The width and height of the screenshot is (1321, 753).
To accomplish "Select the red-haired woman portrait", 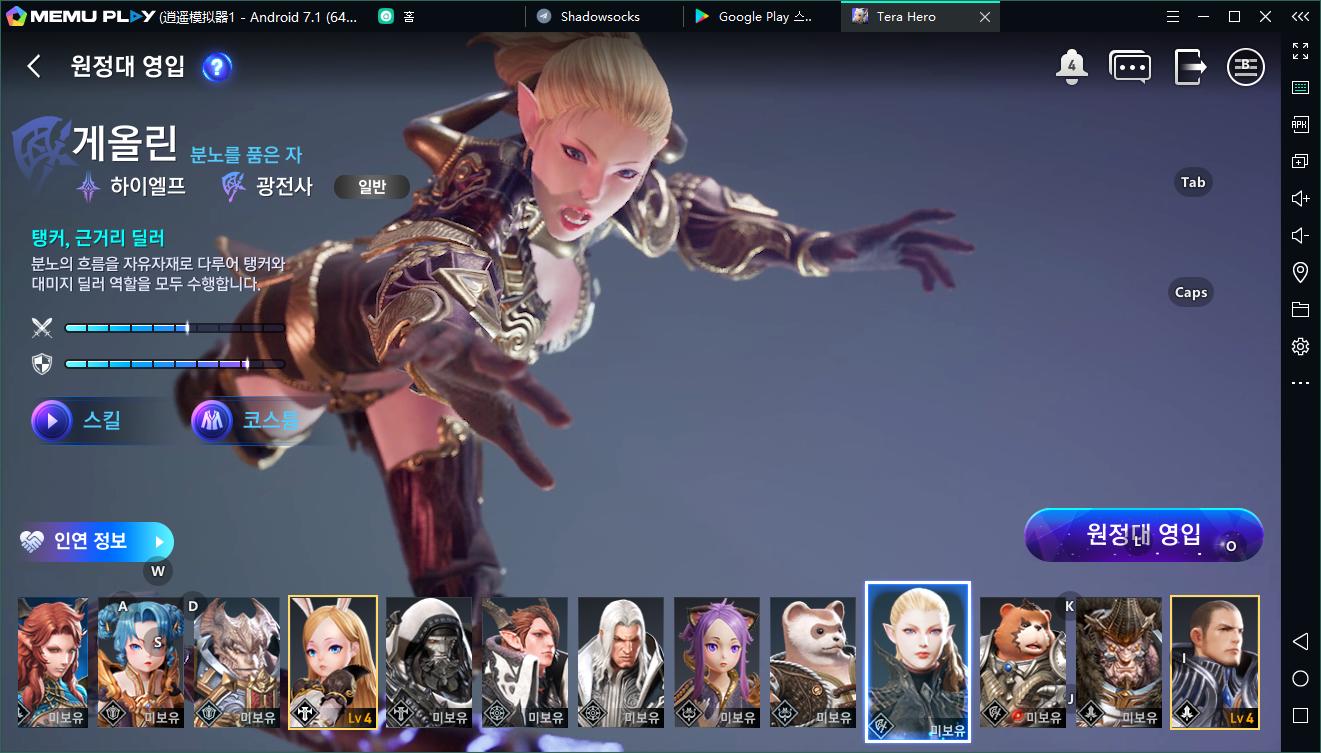I will 53,661.
